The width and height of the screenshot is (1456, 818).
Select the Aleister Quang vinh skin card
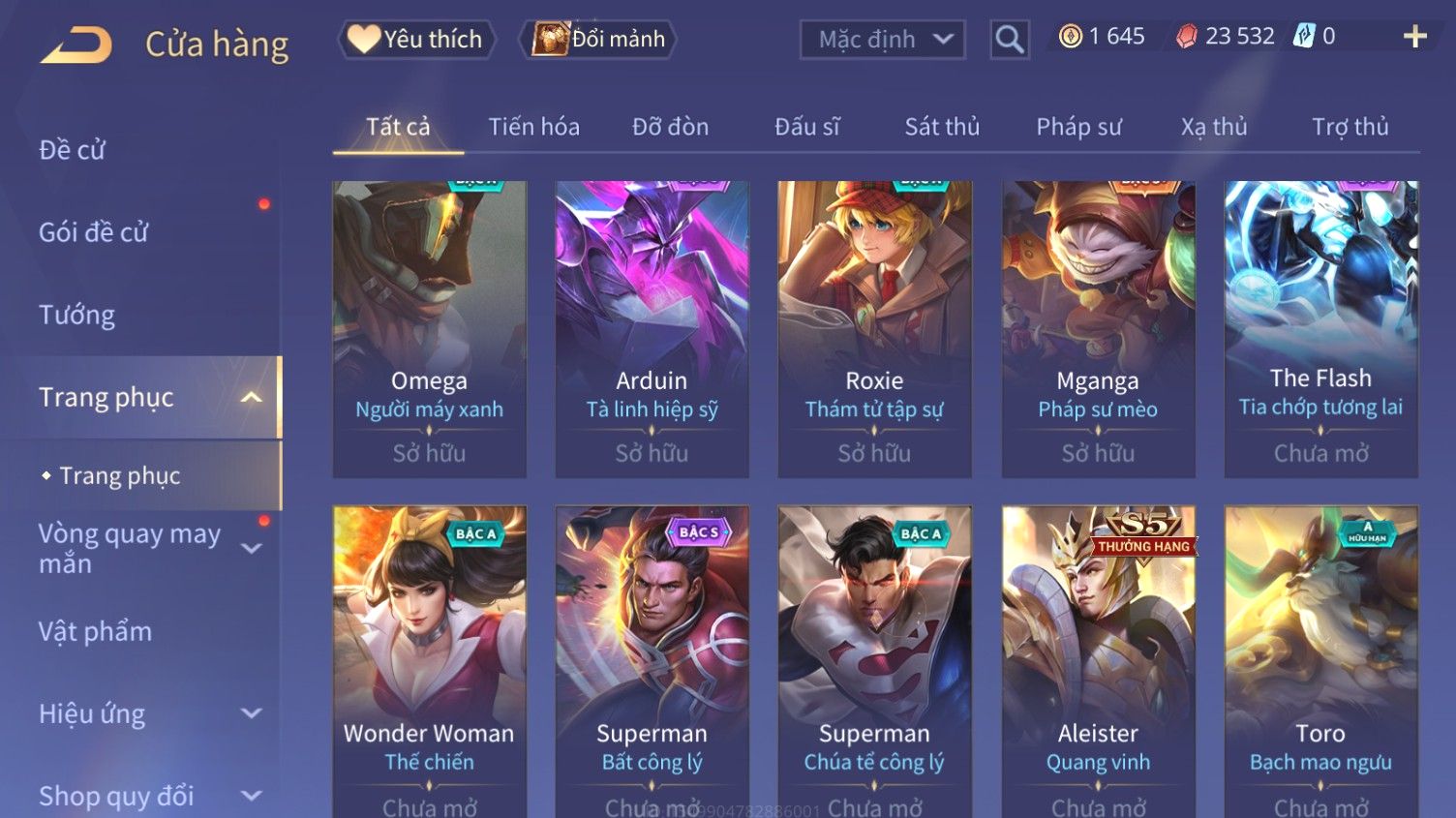[1098, 658]
